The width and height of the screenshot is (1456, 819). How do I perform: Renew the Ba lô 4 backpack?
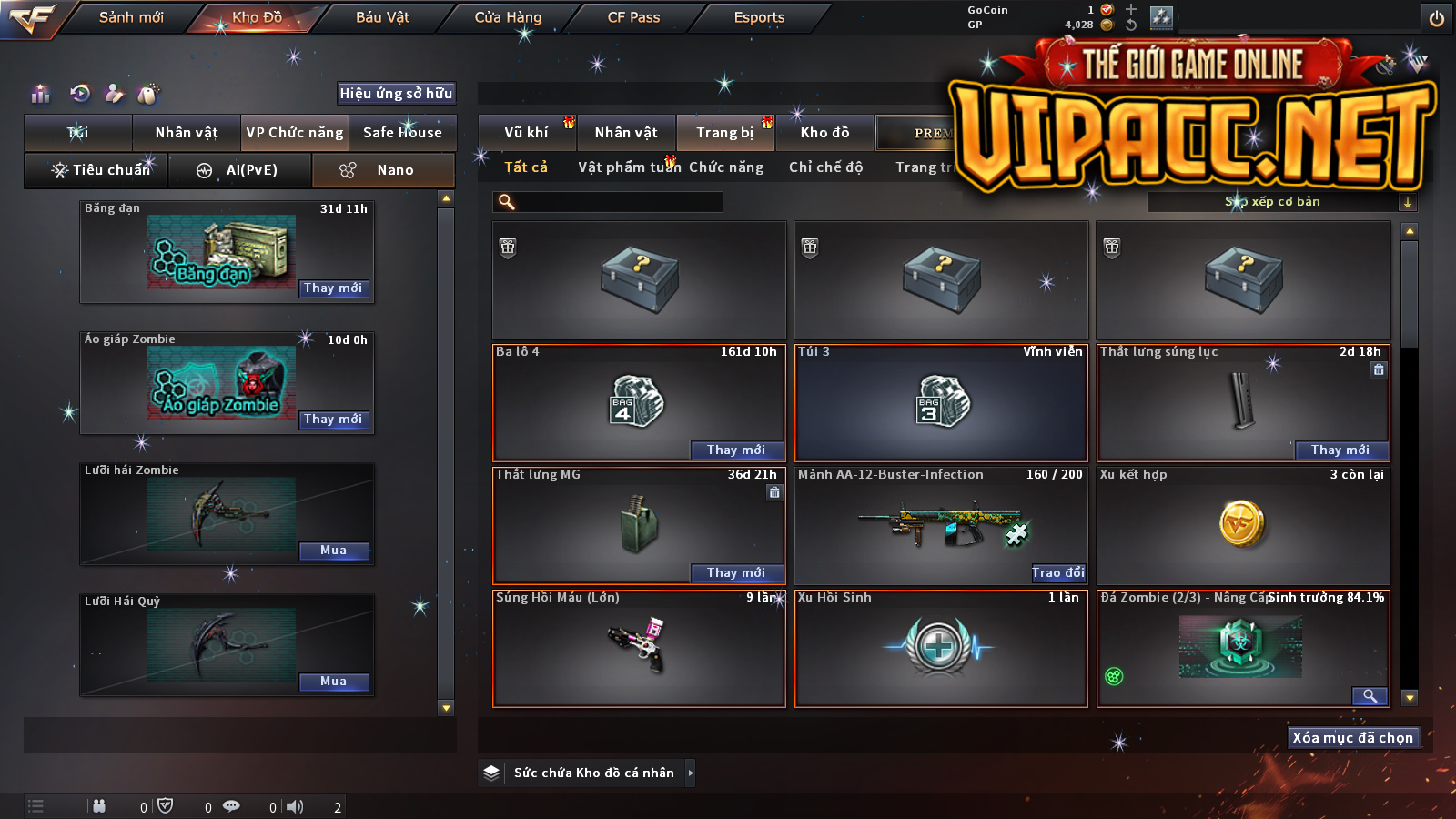click(x=735, y=450)
